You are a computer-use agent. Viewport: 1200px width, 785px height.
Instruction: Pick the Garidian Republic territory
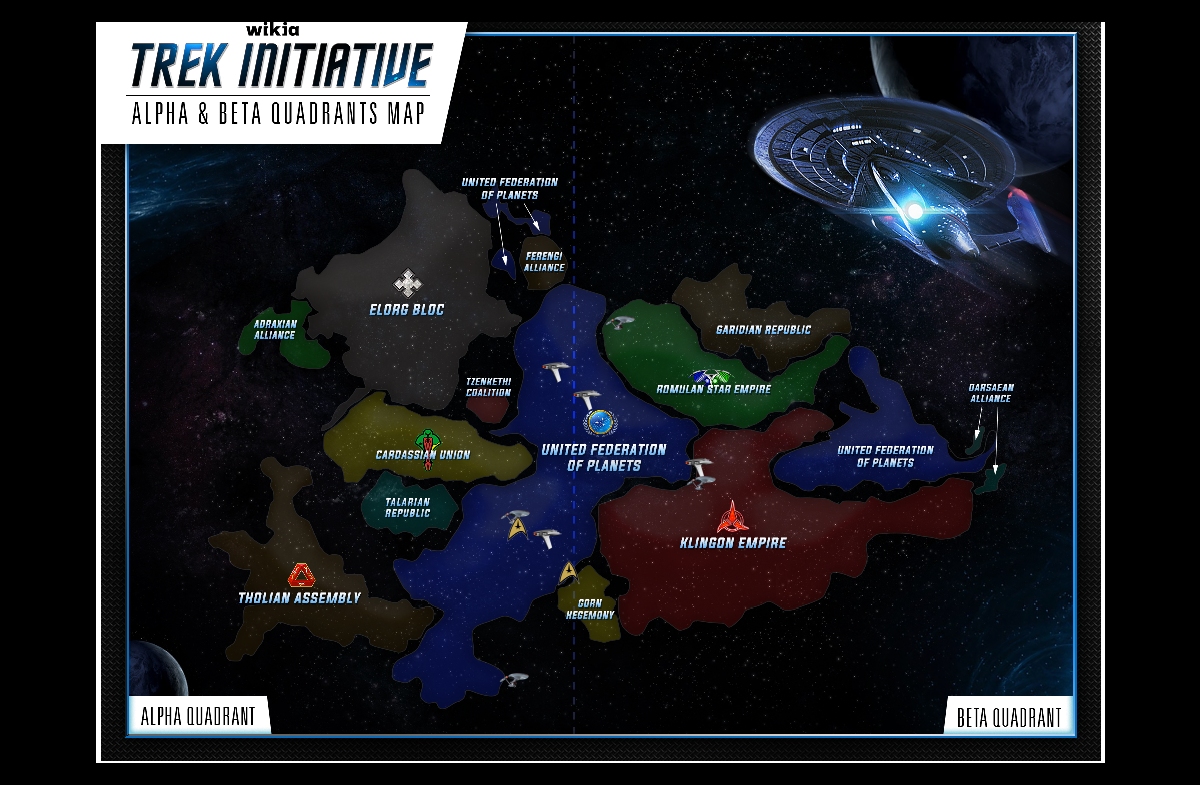[x=763, y=329]
